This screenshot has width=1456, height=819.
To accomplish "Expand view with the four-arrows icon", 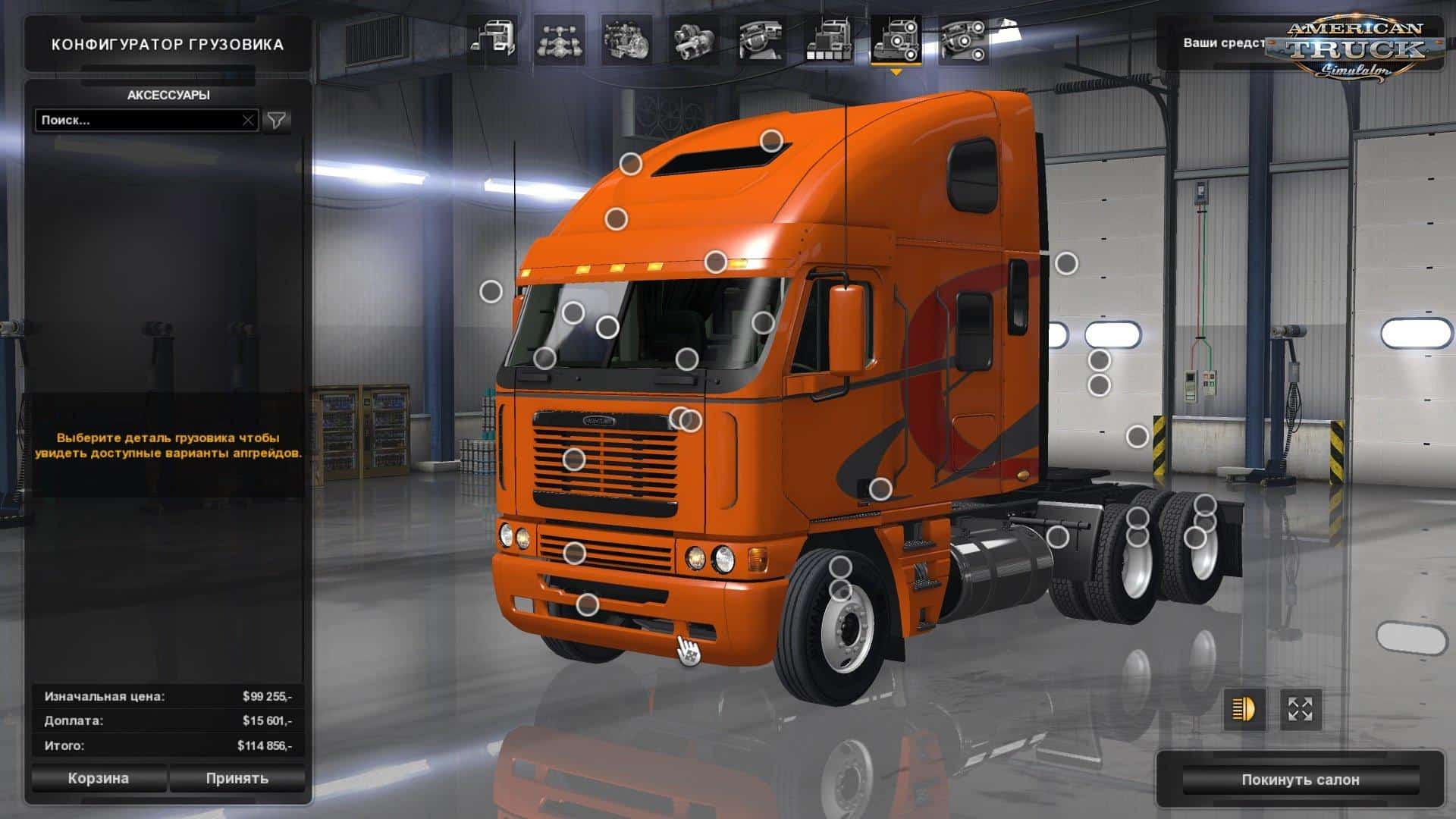I will click(x=1301, y=710).
